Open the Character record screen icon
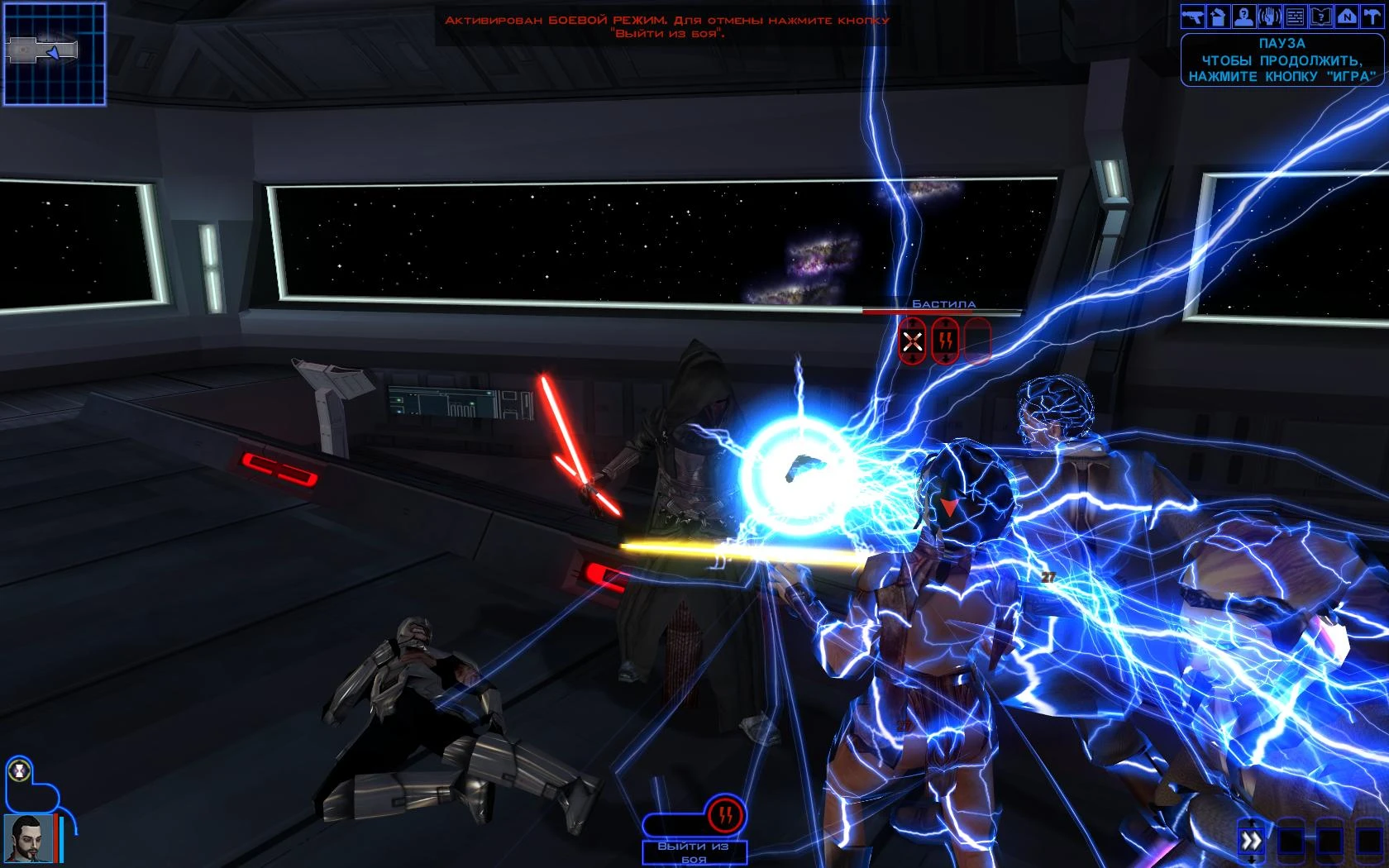1389x868 pixels. 1243,15
